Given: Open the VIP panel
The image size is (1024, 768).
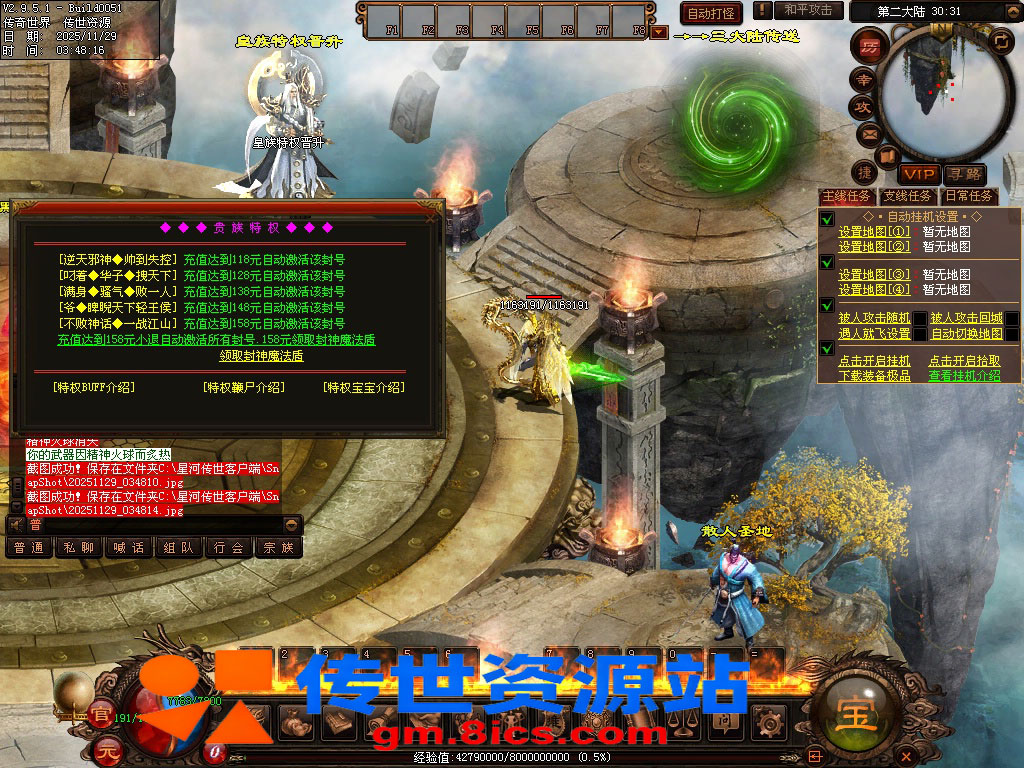Looking at the screenshot, I should coord(918,174).
